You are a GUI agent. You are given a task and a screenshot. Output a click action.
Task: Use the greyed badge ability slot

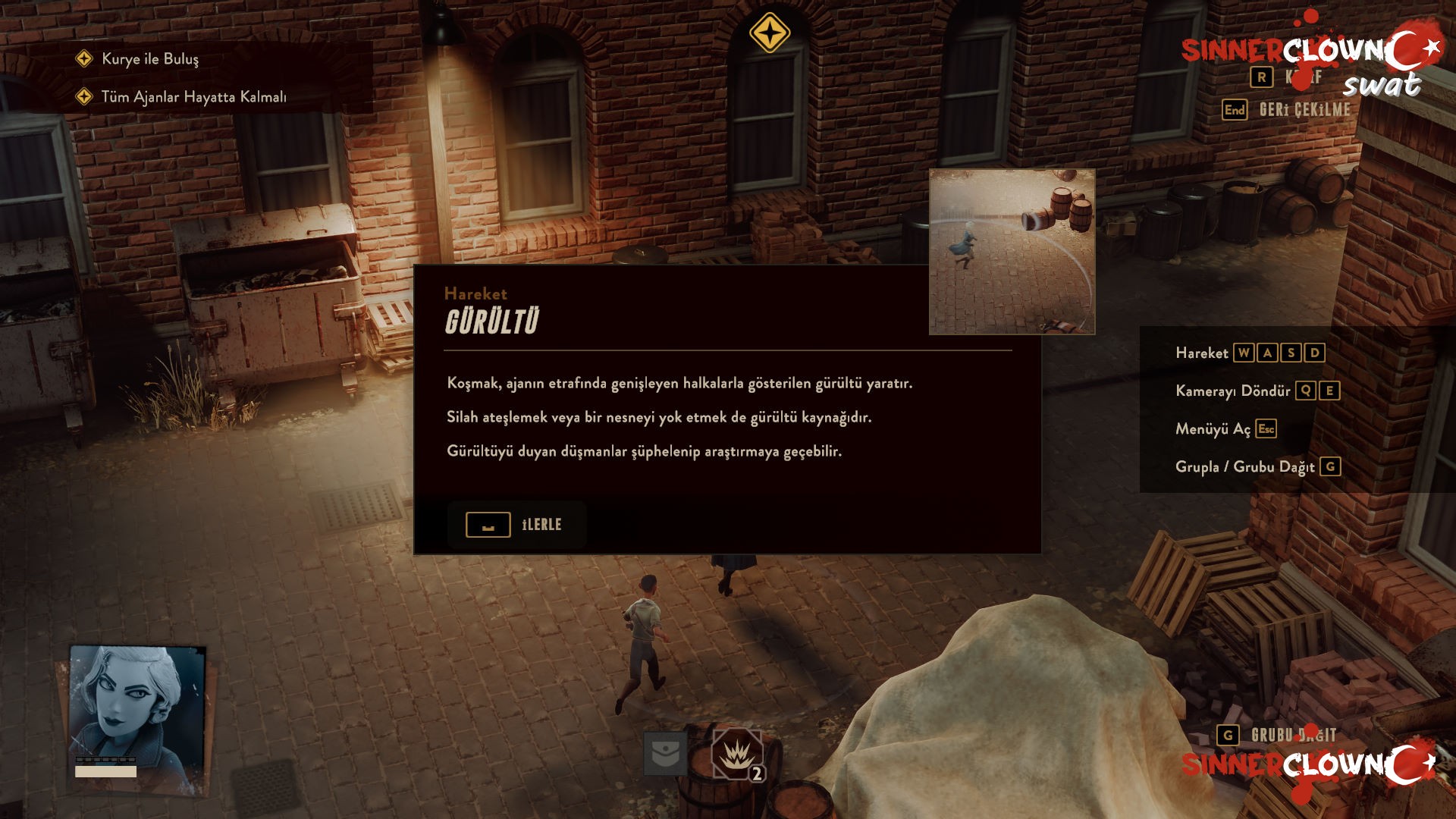click(665, 753)
